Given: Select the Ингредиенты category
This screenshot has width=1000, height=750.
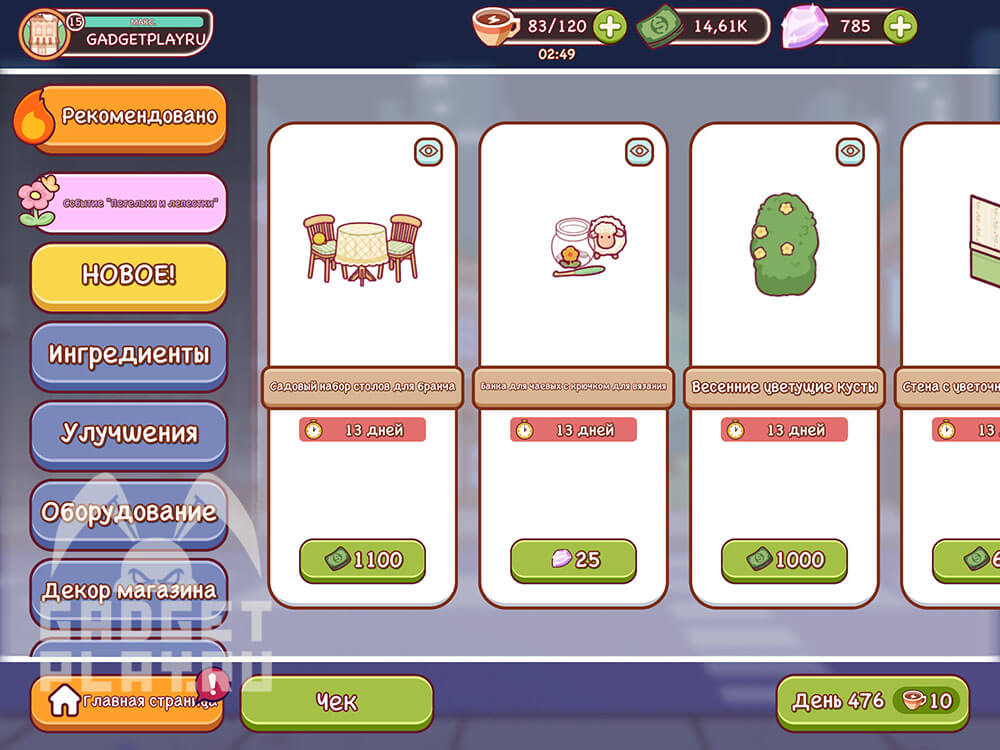Looking at the screenshot, I should (130, 354).
